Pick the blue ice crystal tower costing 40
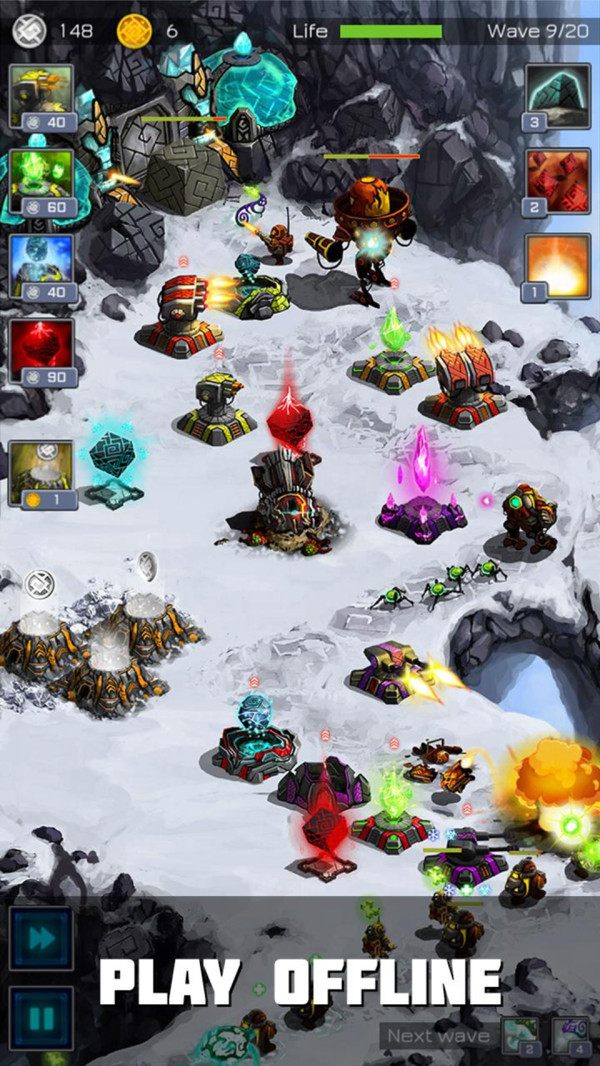 (42, 266)
